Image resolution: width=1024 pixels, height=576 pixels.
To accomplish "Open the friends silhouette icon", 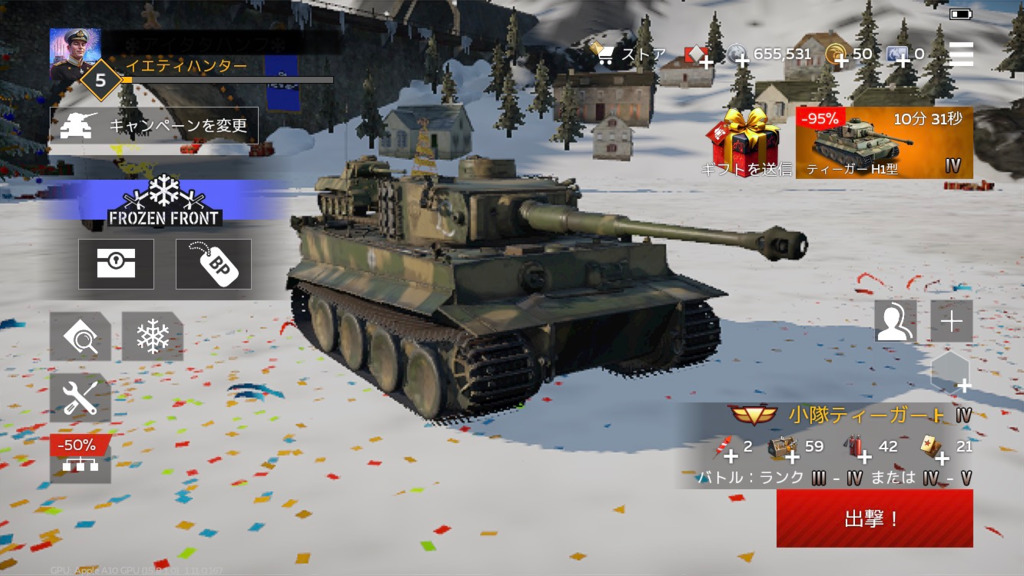I will (895, 321).
